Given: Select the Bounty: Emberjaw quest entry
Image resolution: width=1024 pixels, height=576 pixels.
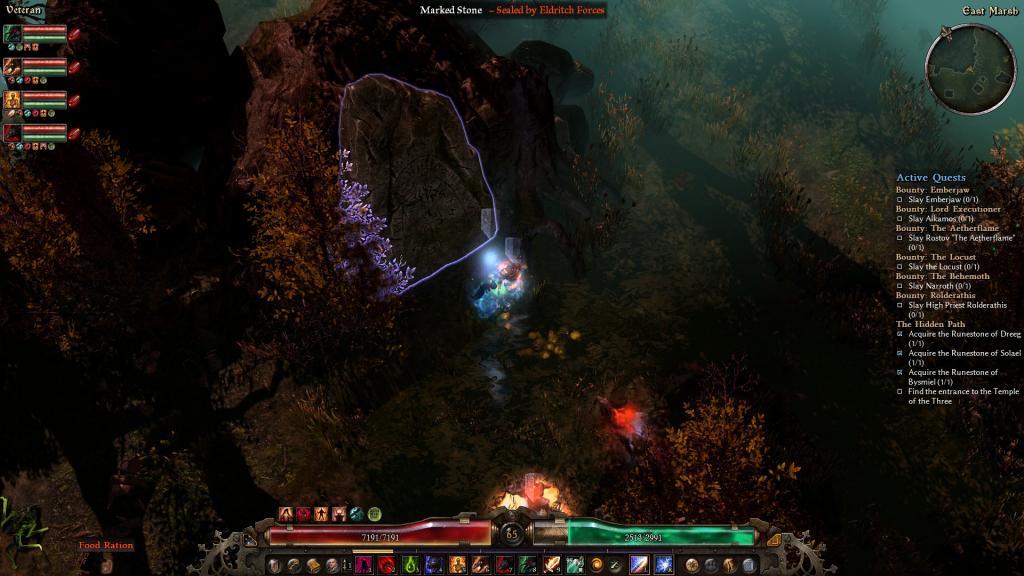Looking at the screenshot, I should click(x=932, y=190).
